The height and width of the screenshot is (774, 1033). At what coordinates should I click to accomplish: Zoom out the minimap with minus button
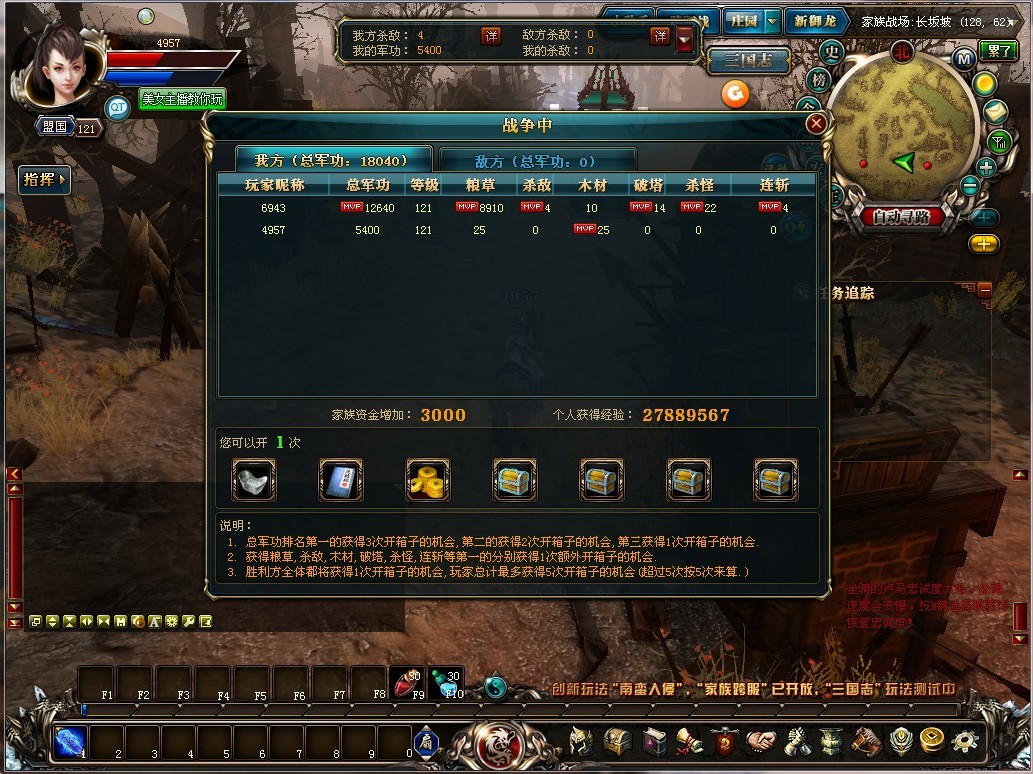coord(969,186)
